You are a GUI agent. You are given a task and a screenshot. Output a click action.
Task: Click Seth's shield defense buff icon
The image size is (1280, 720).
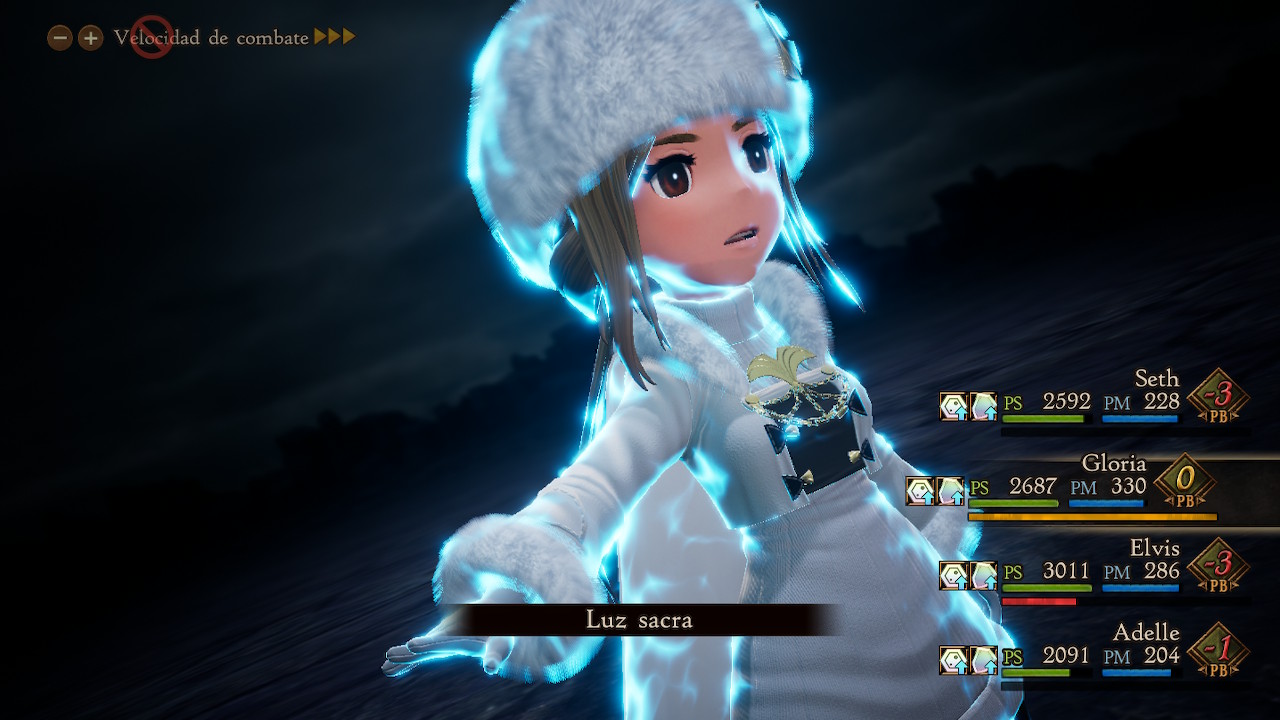[x=952, y=405]
